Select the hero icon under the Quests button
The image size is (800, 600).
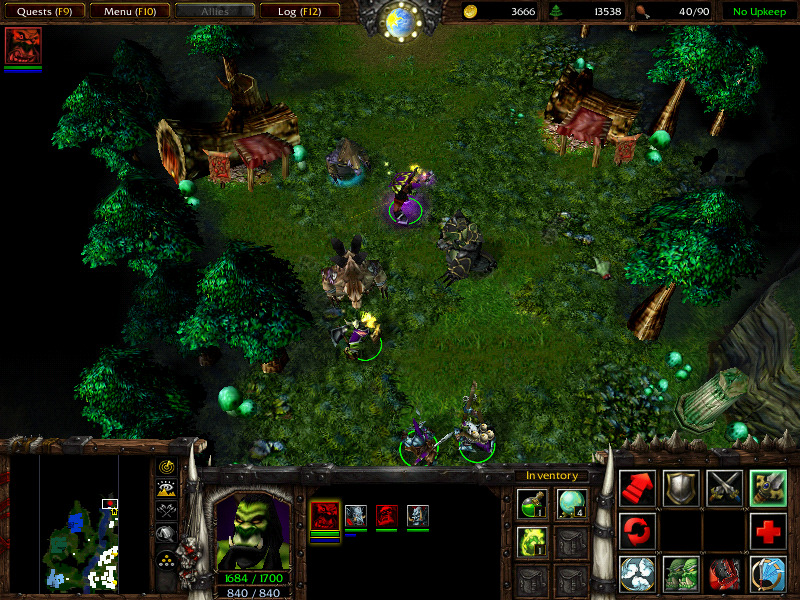coord(23,47)
